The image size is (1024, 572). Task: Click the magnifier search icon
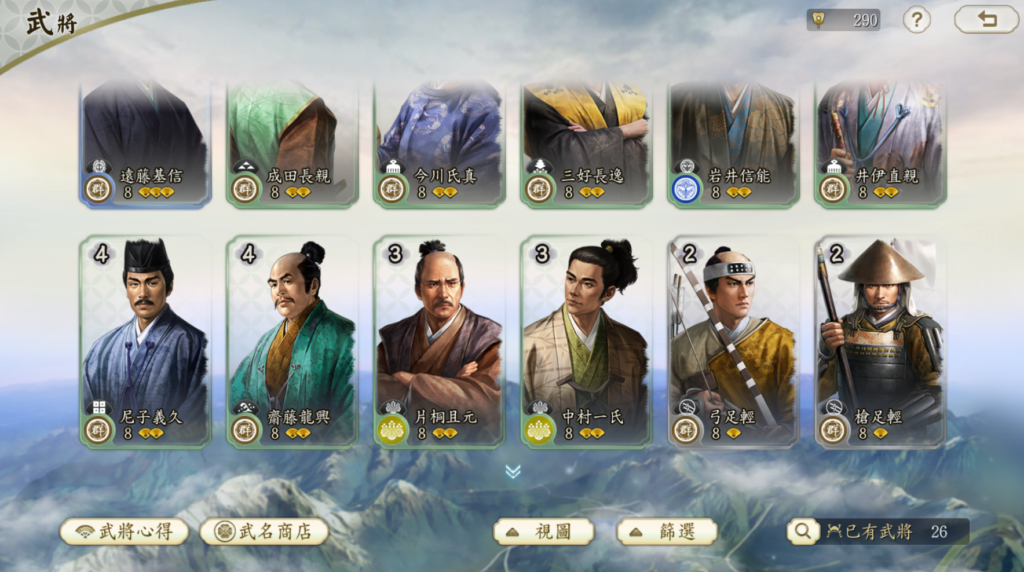[x=802, y=531]
